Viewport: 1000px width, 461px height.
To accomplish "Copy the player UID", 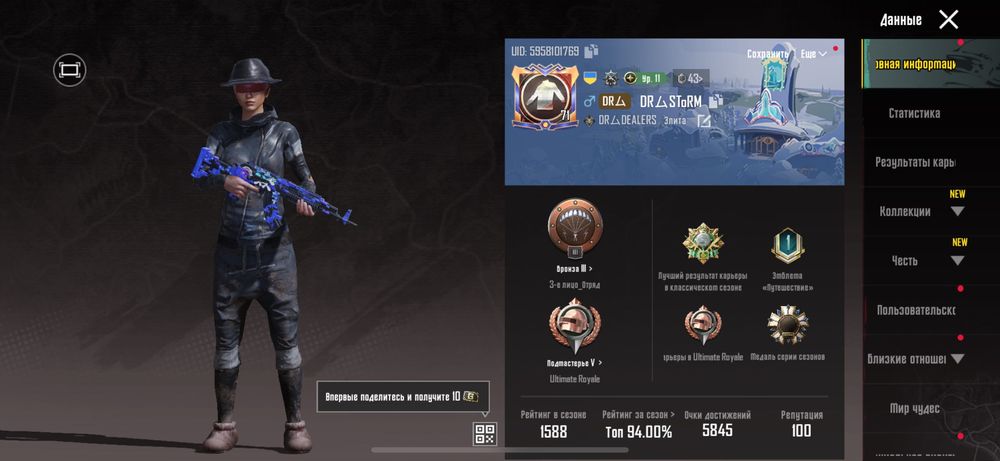I will coord(592,51).
